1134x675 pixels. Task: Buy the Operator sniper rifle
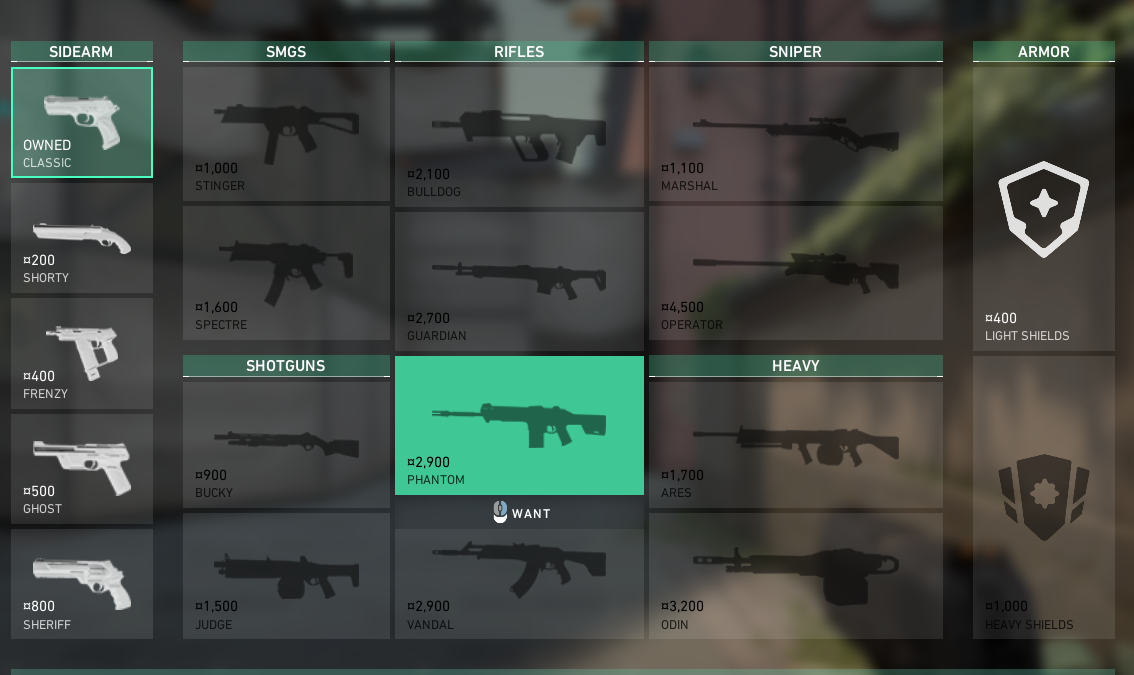click(796, 272)
